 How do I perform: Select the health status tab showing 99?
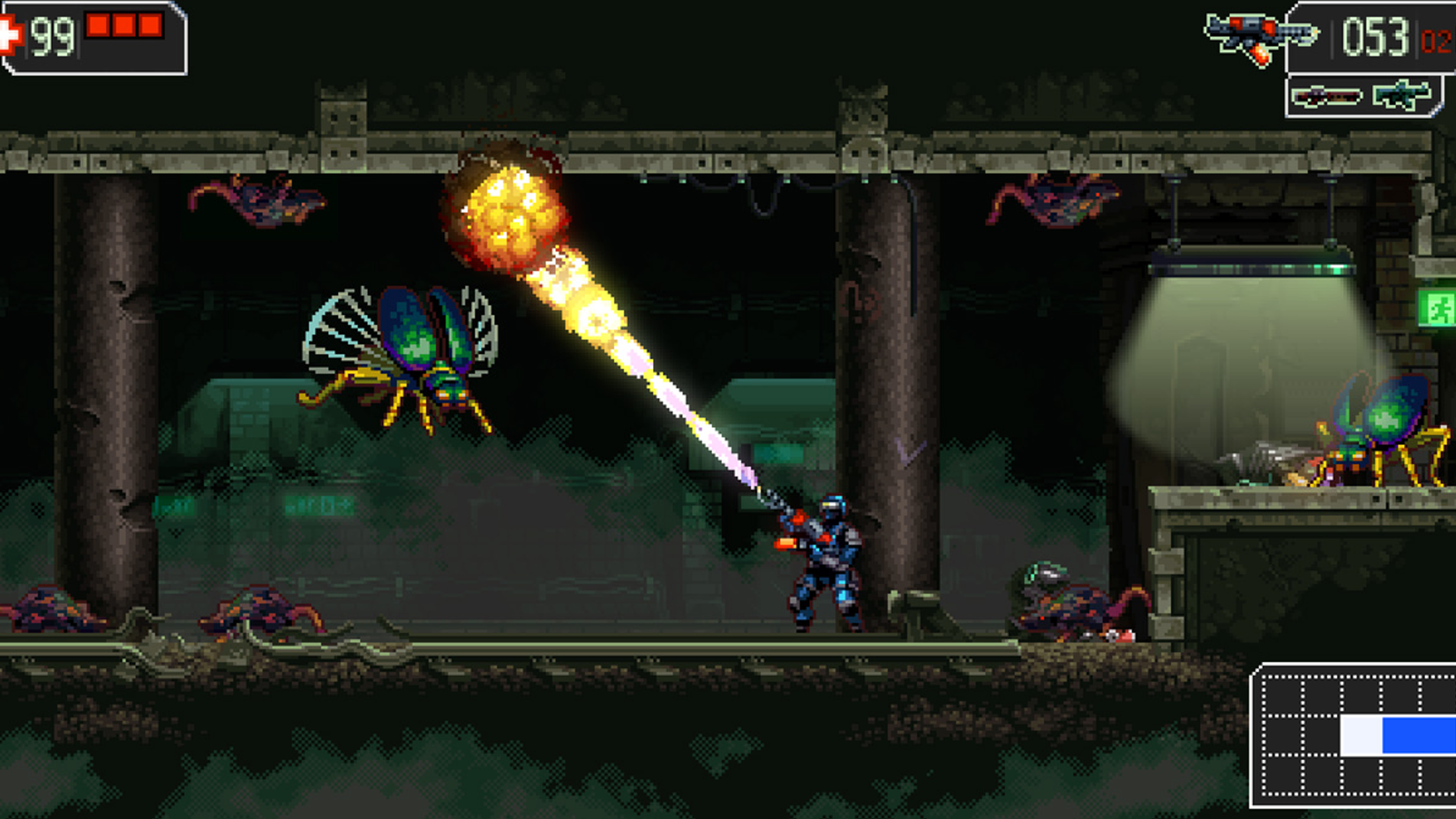coord(88,35)
